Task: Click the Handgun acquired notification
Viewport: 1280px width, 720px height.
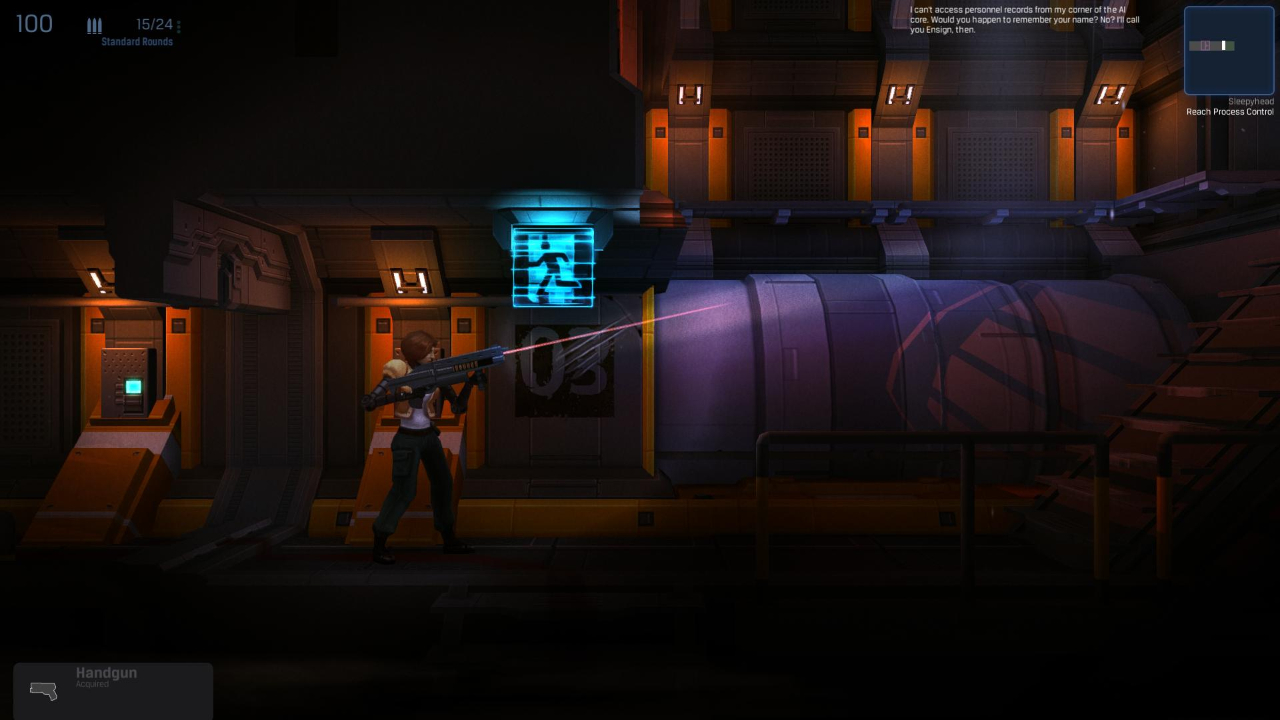Action: coord(113,690)
